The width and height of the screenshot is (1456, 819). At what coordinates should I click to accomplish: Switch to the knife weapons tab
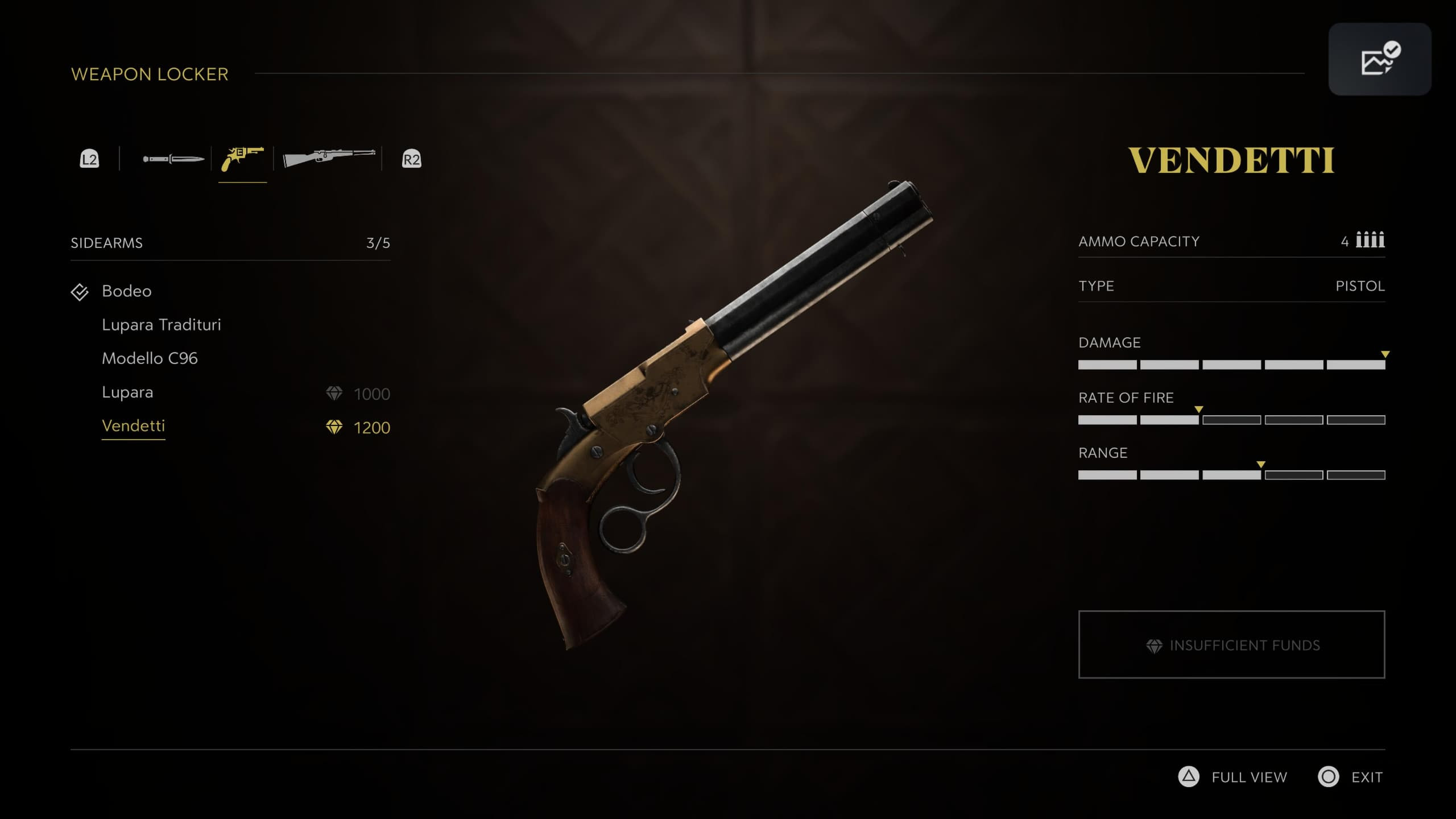(x=173, y=159)
